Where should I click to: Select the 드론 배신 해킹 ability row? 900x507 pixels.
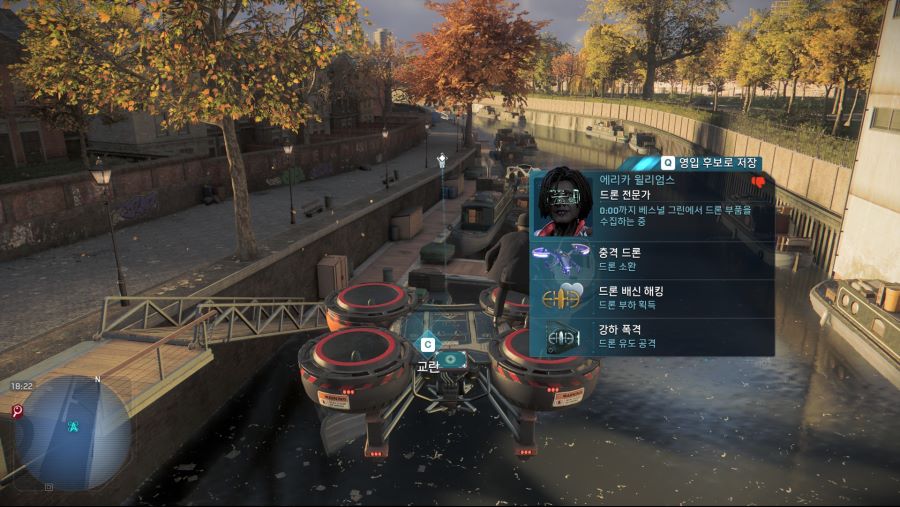652,297
